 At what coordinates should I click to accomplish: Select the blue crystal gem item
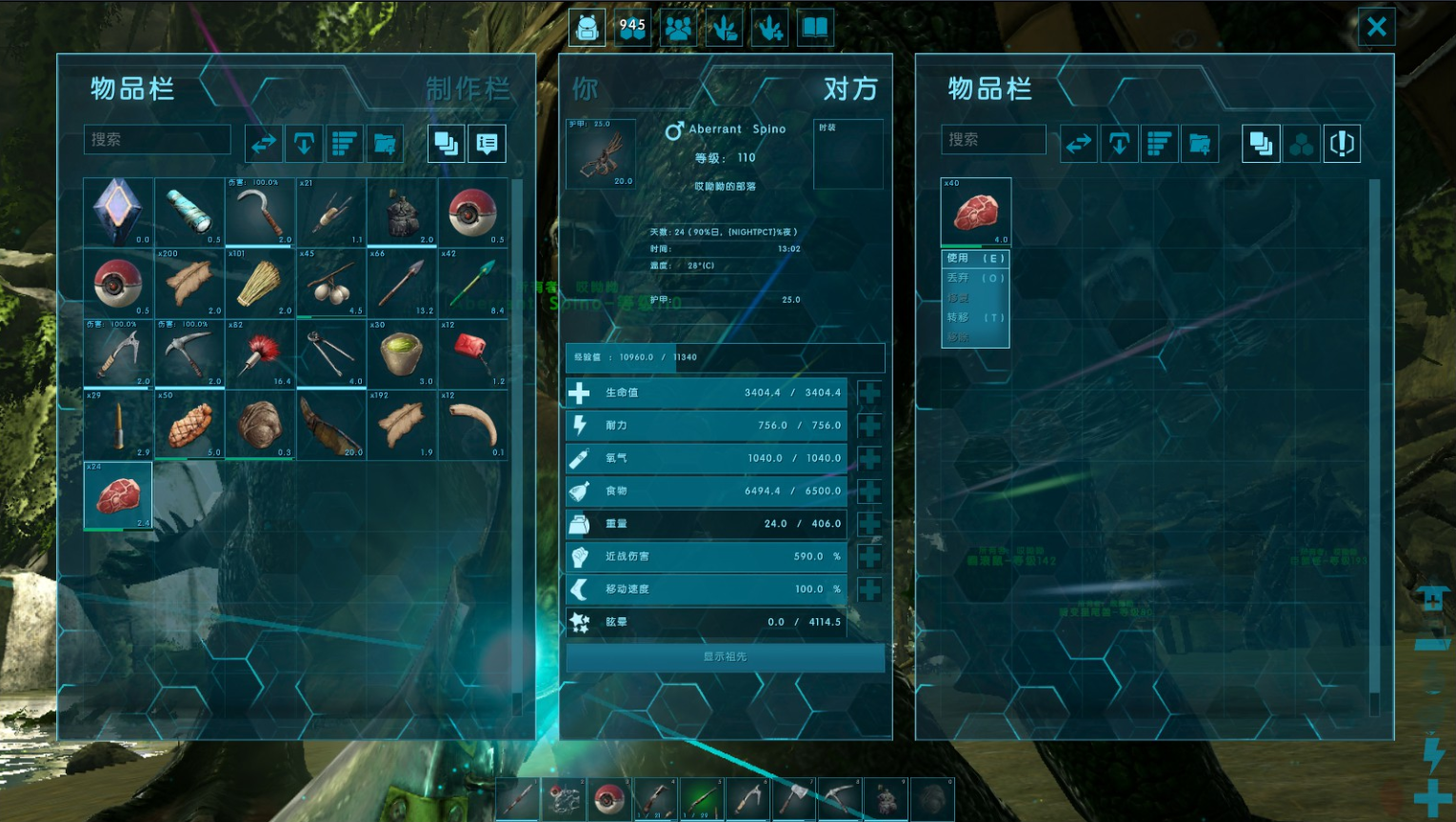tap(118, 211)
